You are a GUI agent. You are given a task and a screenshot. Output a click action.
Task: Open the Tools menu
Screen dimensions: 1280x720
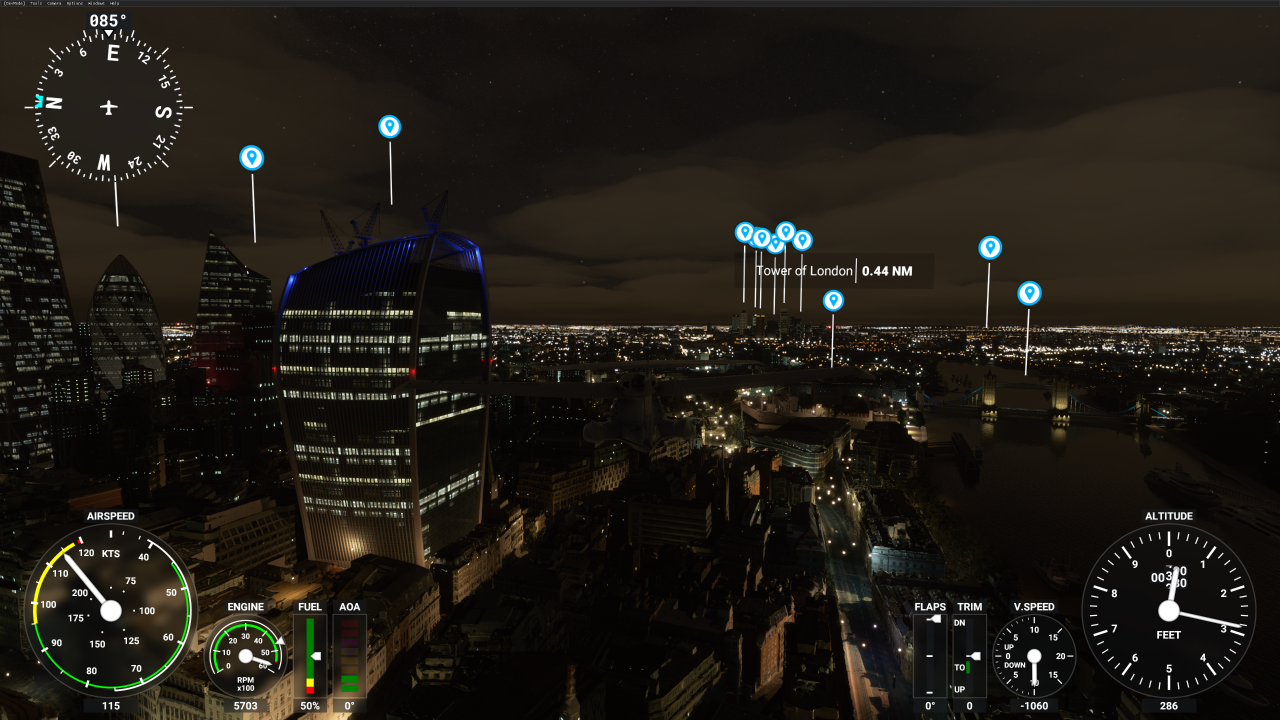(36, 3)
